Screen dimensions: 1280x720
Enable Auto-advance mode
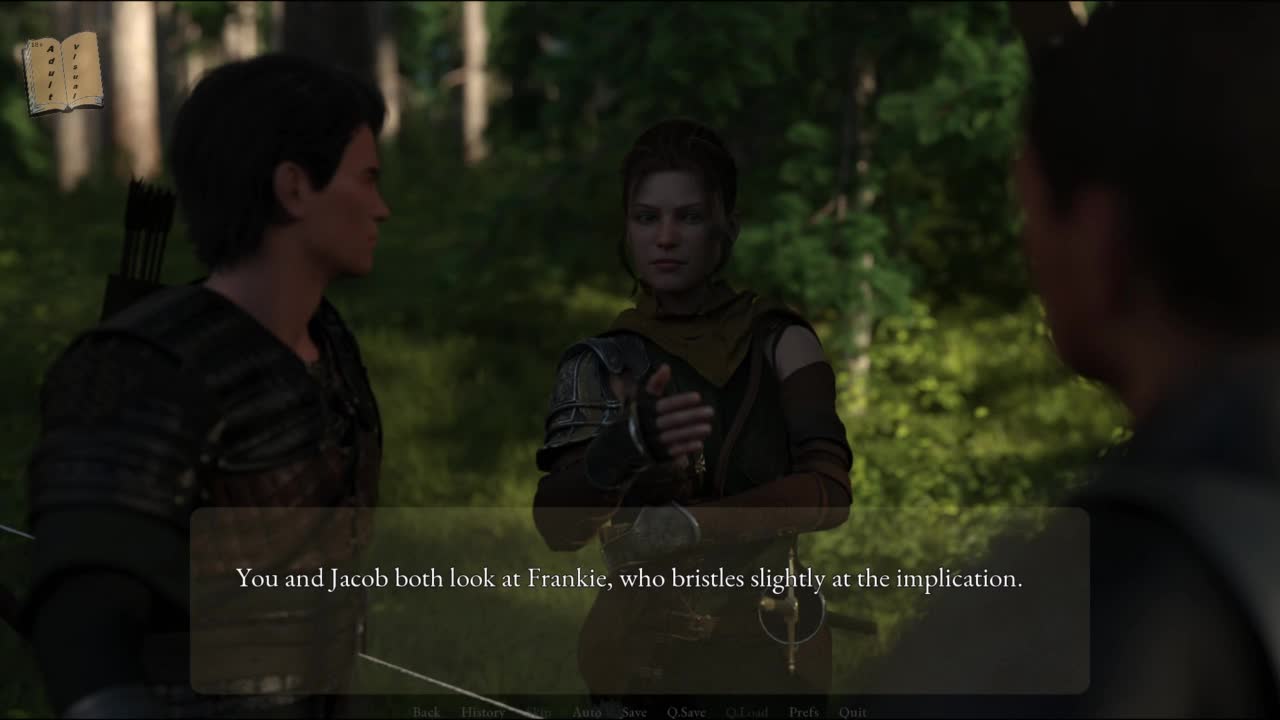point(587,712)
